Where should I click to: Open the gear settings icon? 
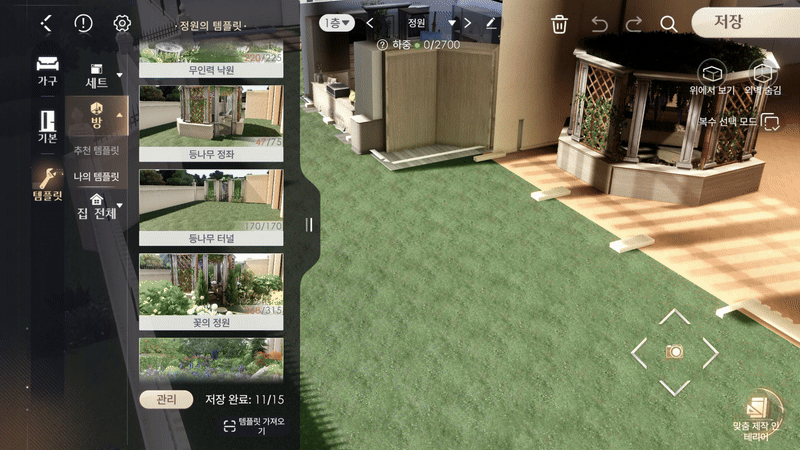[x=122, y=23]
